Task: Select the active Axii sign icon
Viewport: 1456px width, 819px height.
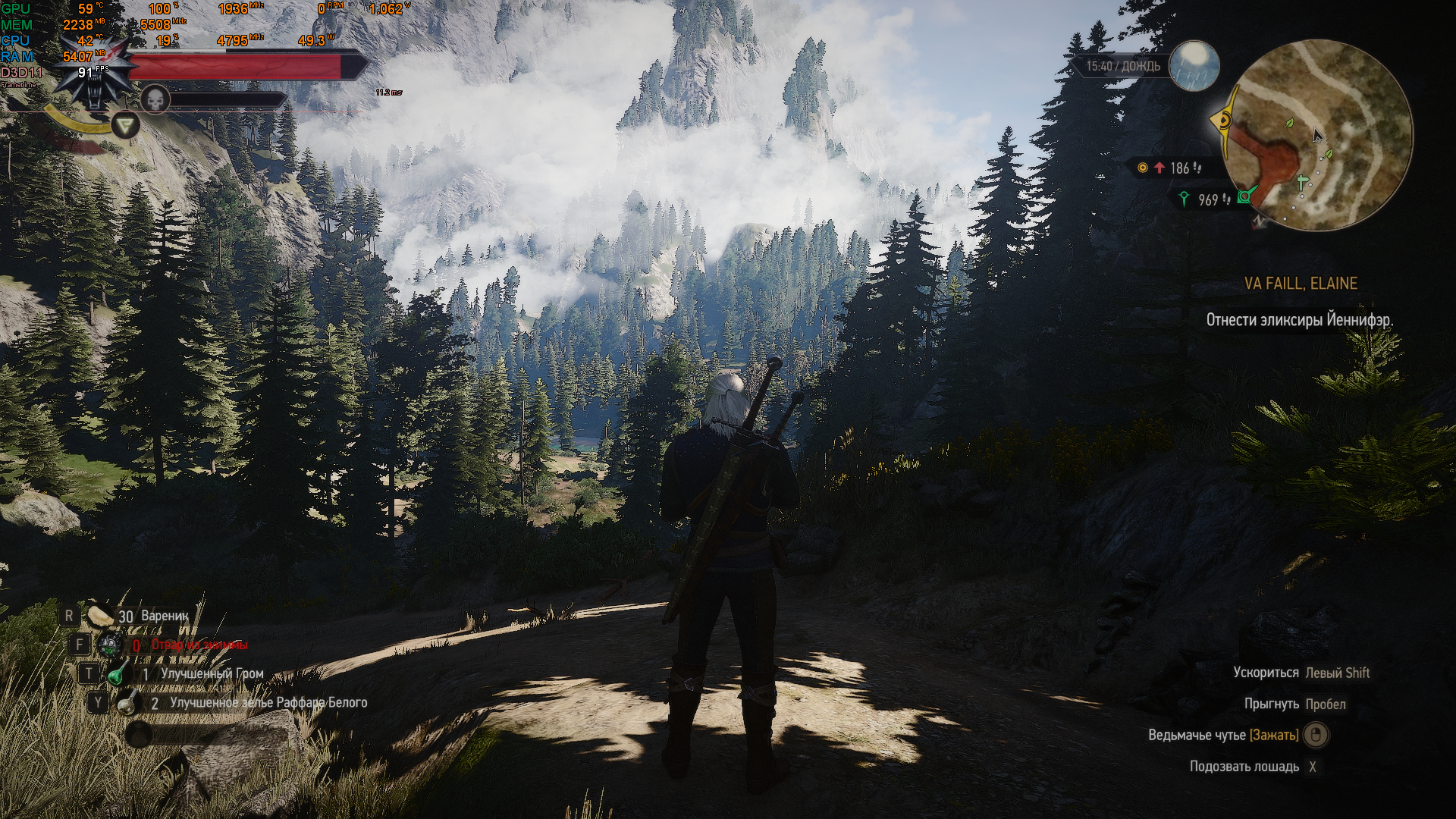Action: [125, 124]
